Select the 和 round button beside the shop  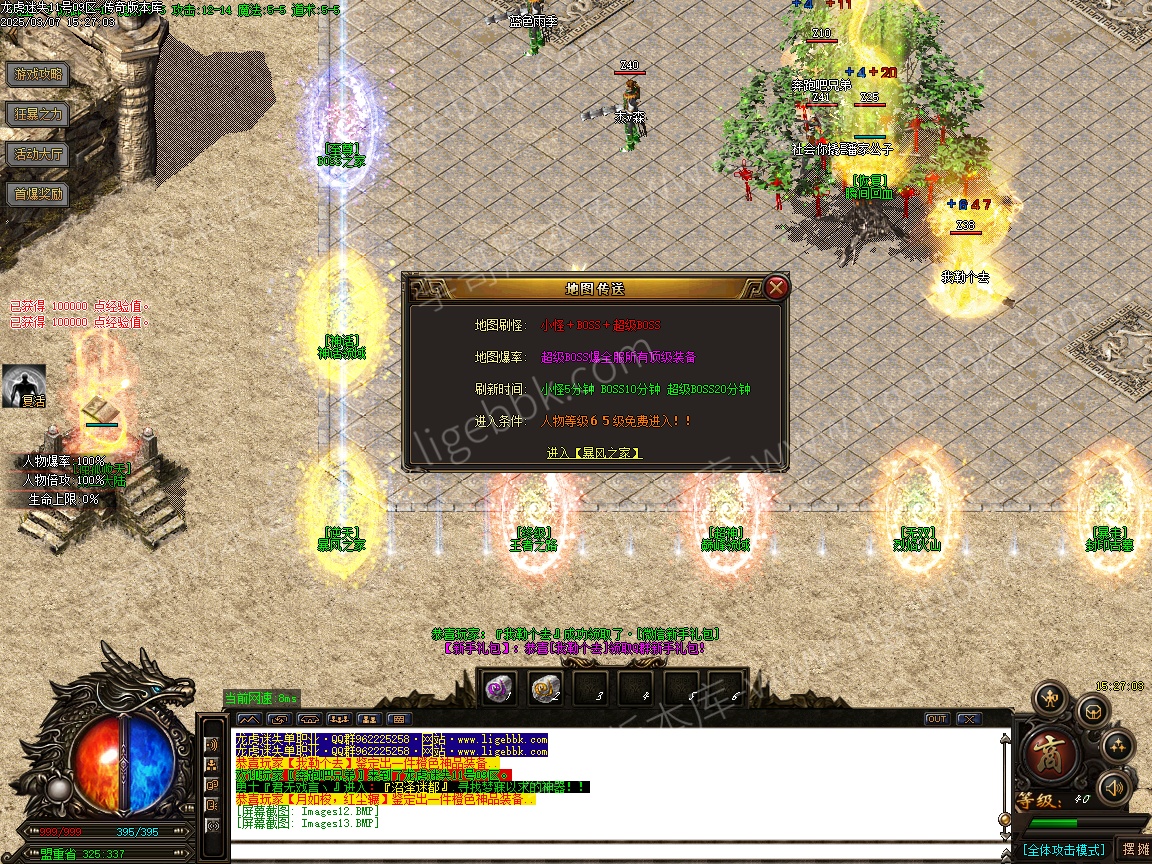pyautogui.click(x=1050, y=697)
